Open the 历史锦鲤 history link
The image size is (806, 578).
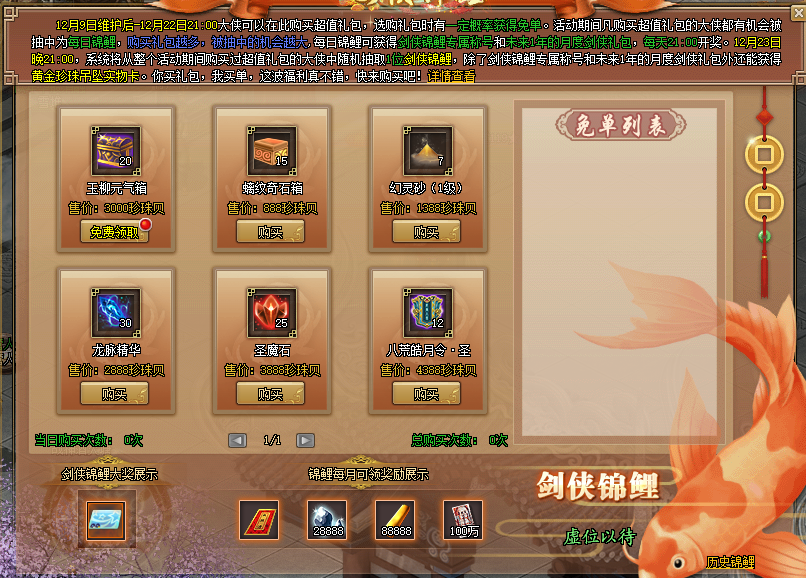(x=731, y=563)
